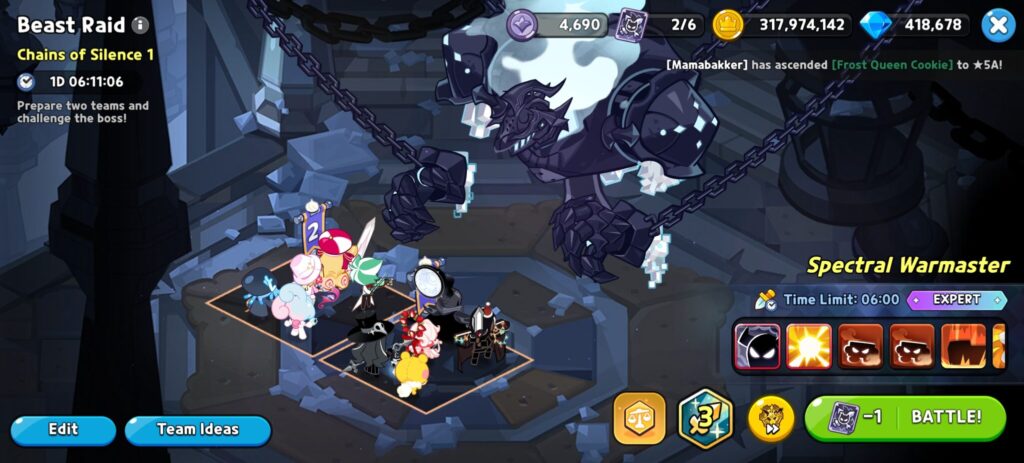Open Team Ideas

click(198, 430)
